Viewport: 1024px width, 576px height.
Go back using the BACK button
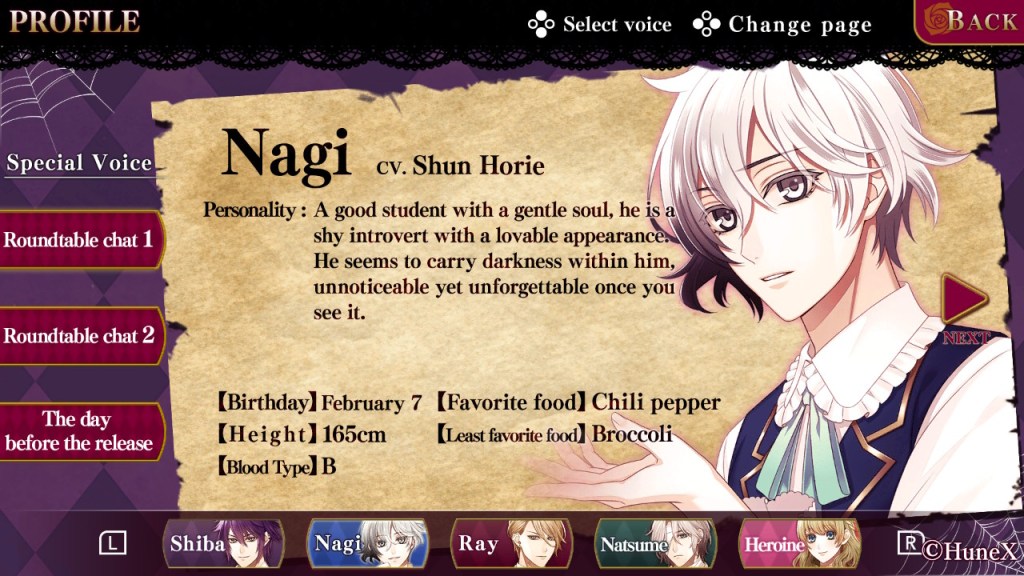tap(969, 21)
